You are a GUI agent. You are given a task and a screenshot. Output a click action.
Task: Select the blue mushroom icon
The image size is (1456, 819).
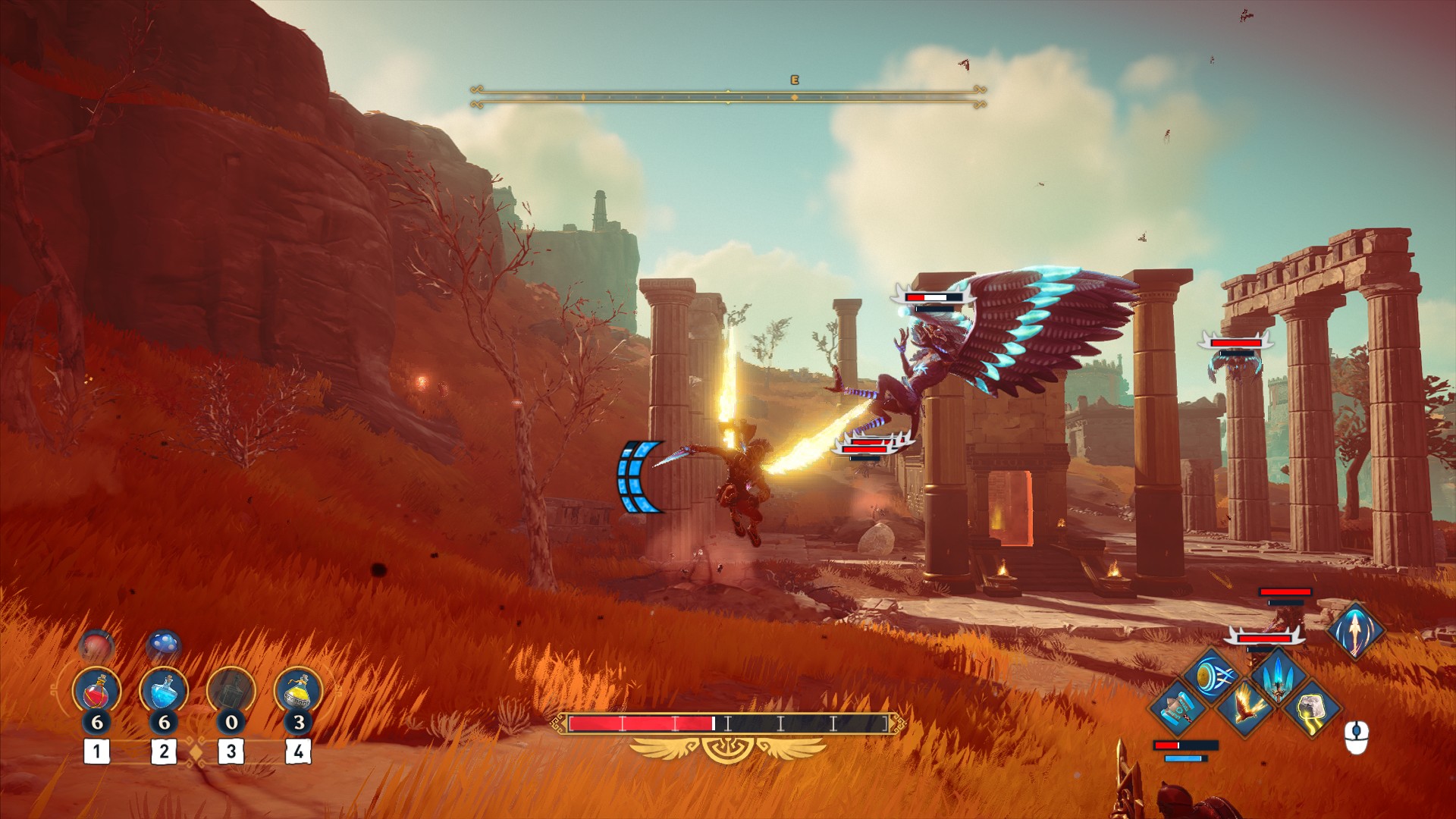(163, 645)
